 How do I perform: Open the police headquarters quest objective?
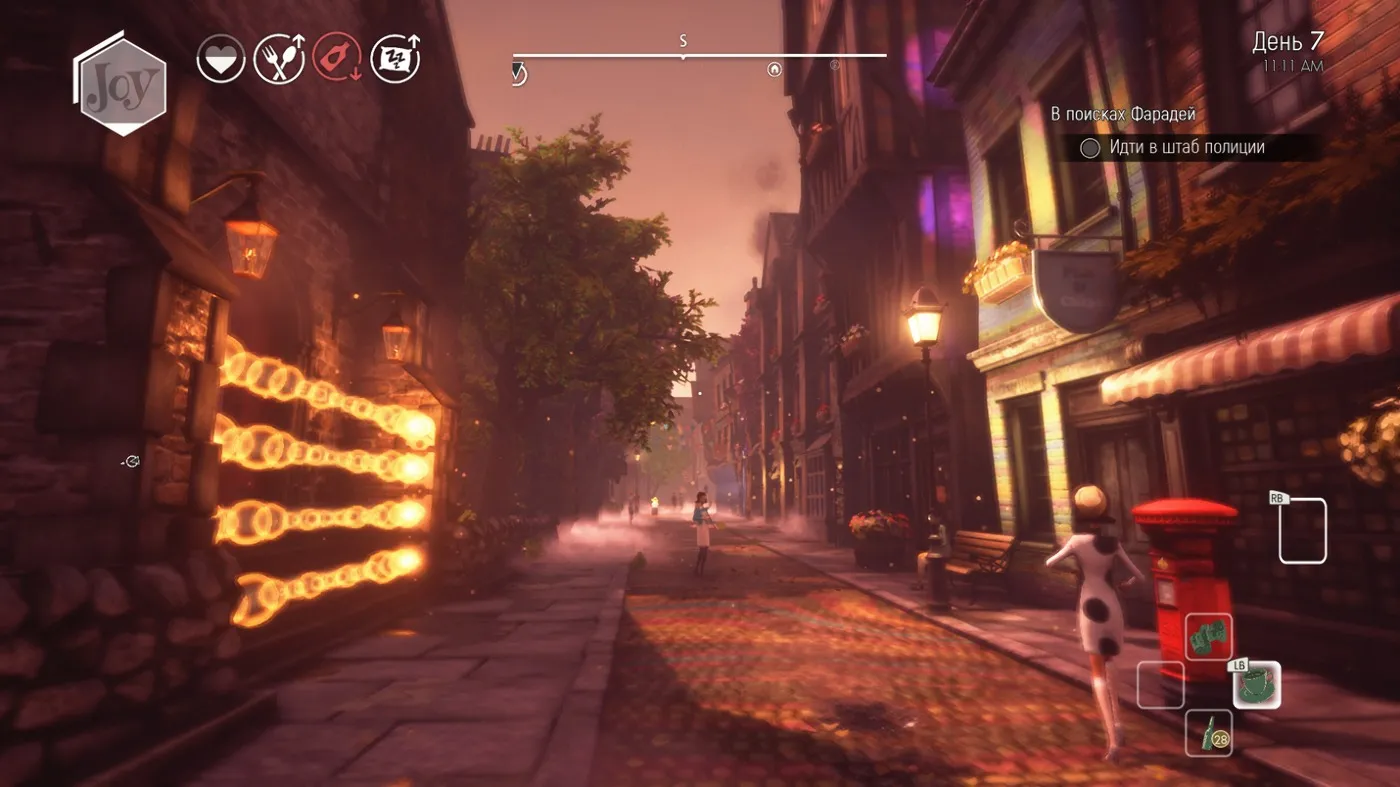pos(1186,148)
